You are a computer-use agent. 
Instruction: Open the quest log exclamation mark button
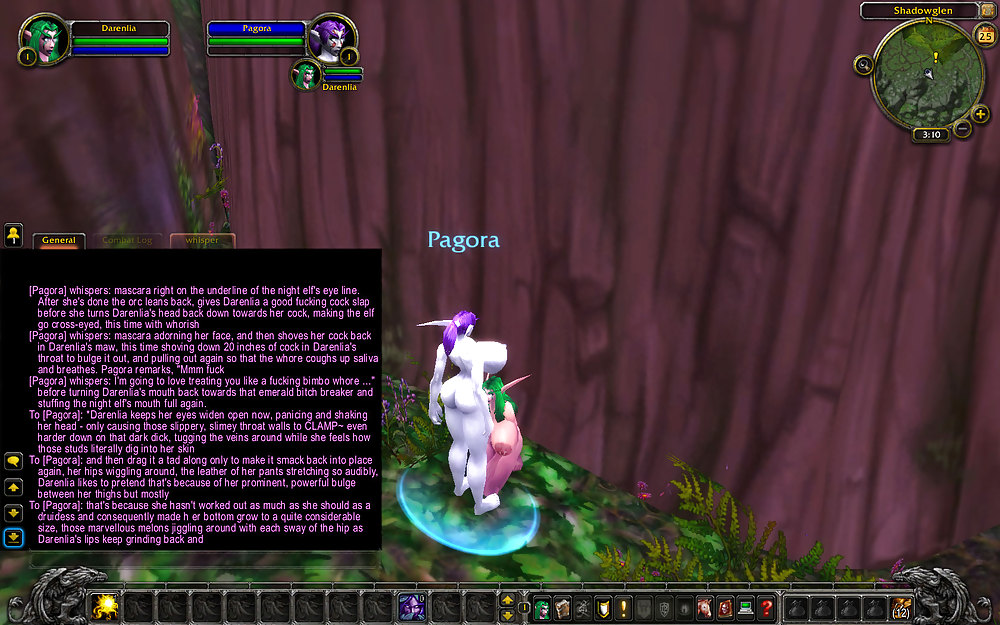(623, 606)
